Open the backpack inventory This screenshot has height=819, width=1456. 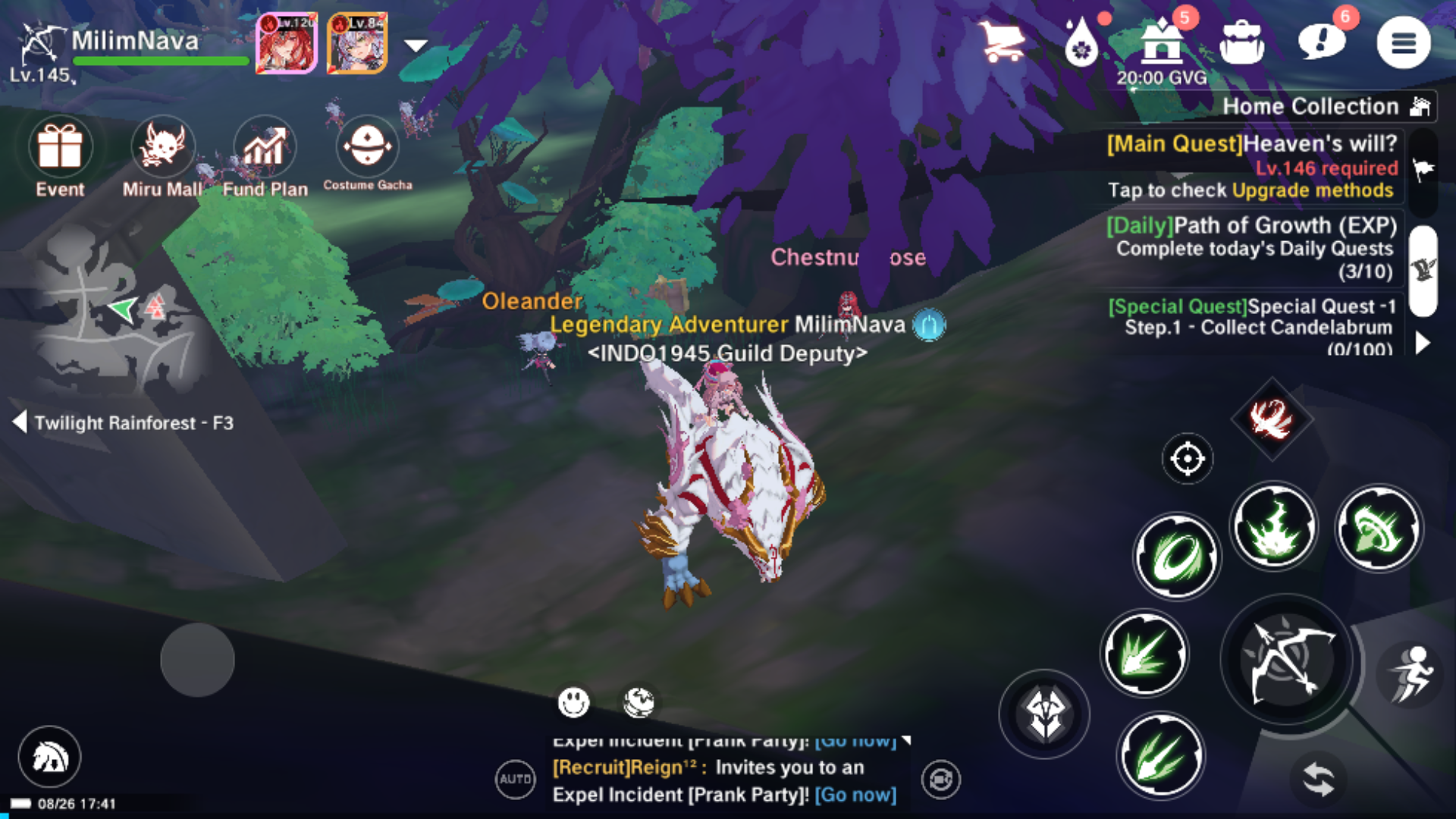click(x=1241, y=43)
